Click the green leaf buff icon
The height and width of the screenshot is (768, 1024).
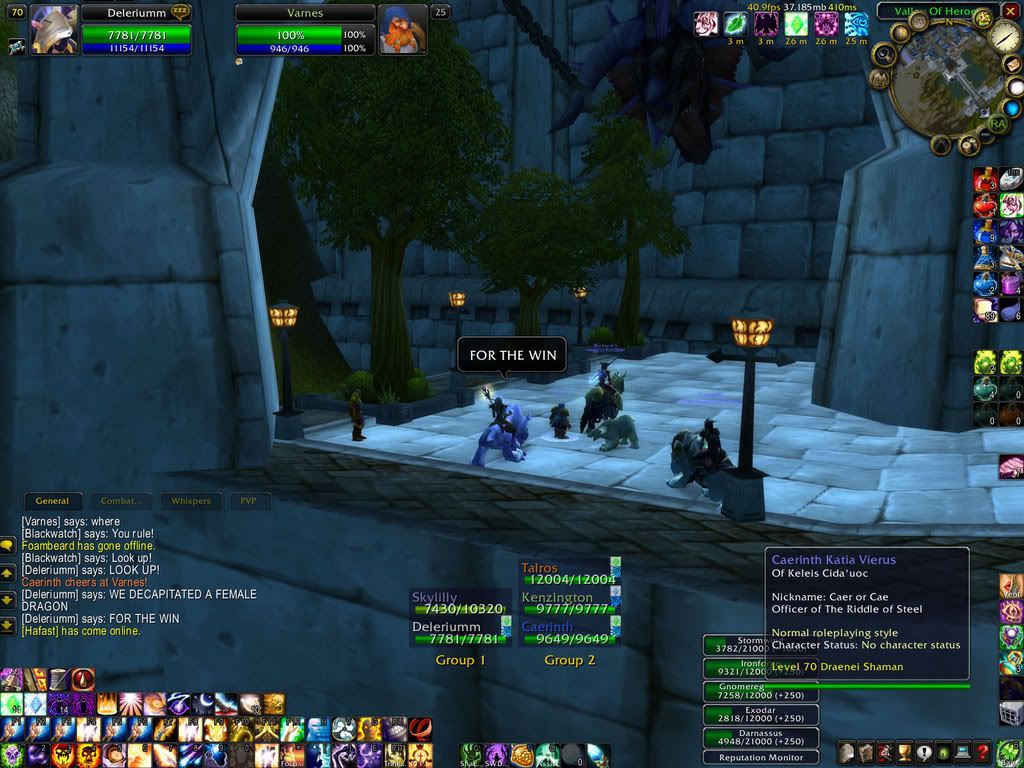(735, 24)
